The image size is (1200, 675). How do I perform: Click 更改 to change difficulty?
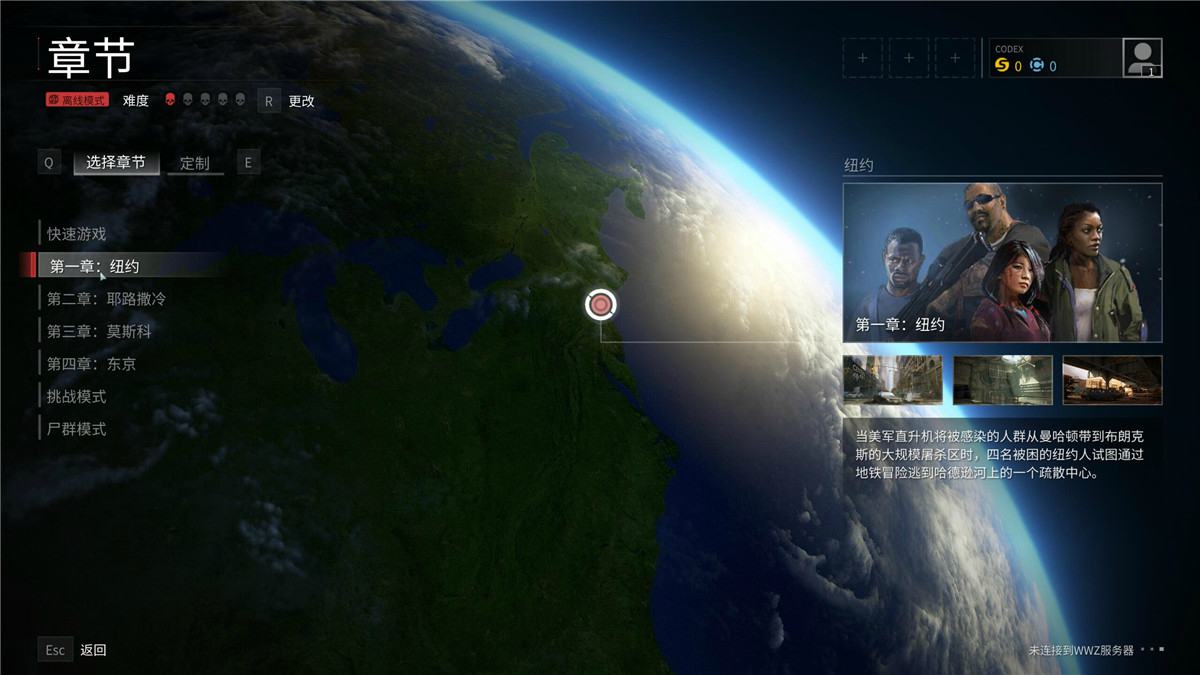click(x=301, y=101)
